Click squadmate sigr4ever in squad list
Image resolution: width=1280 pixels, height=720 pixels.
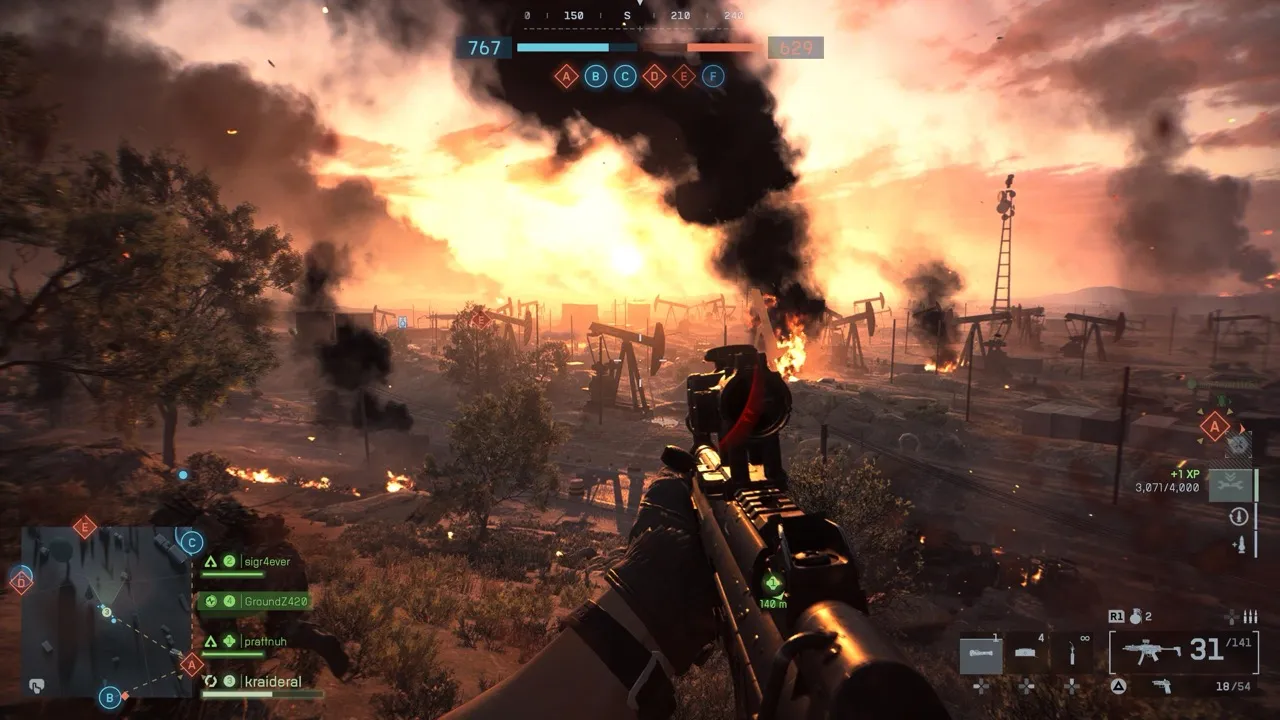(x=264, y=562)
